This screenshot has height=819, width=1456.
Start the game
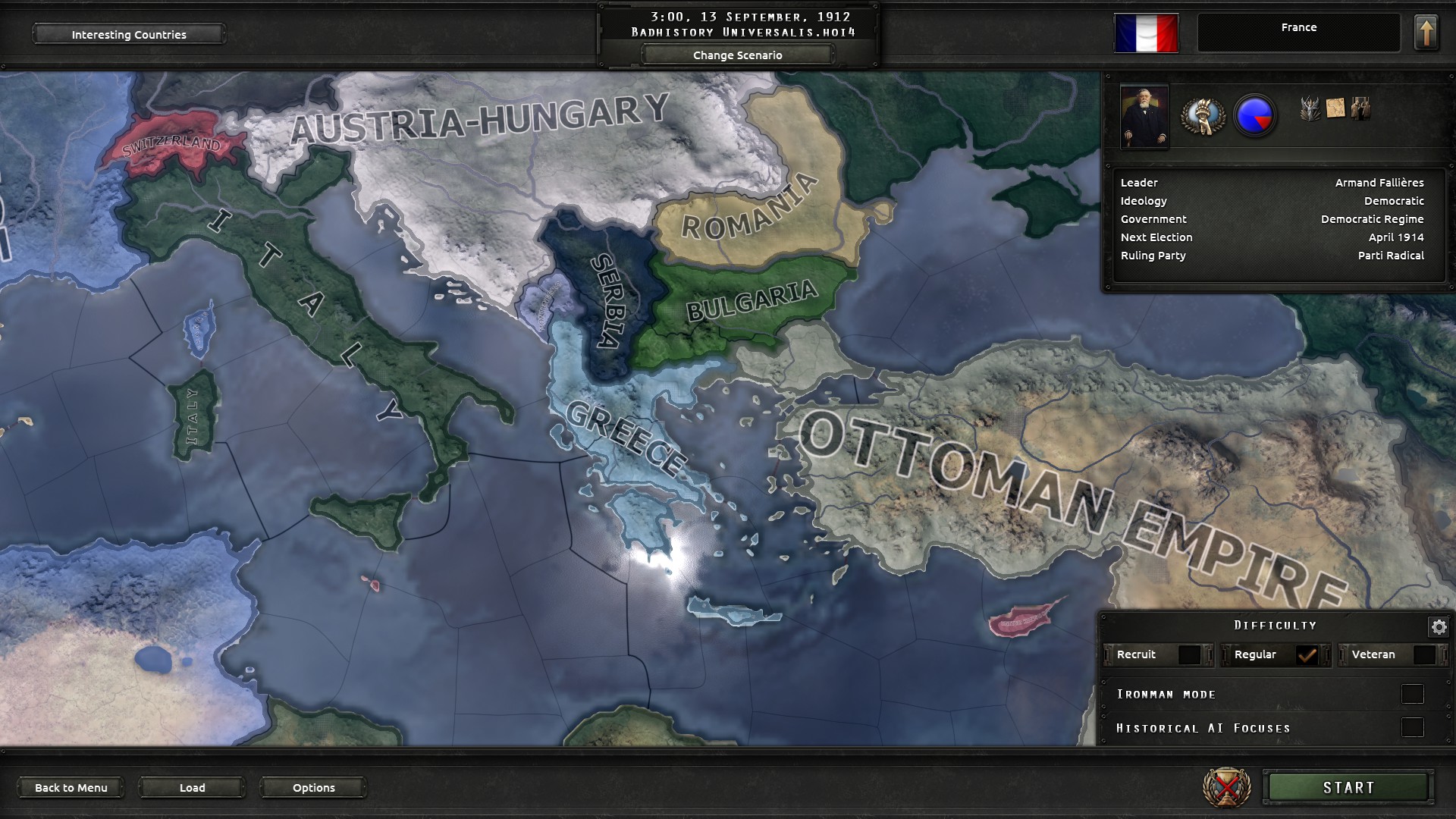coord(1348,787)
